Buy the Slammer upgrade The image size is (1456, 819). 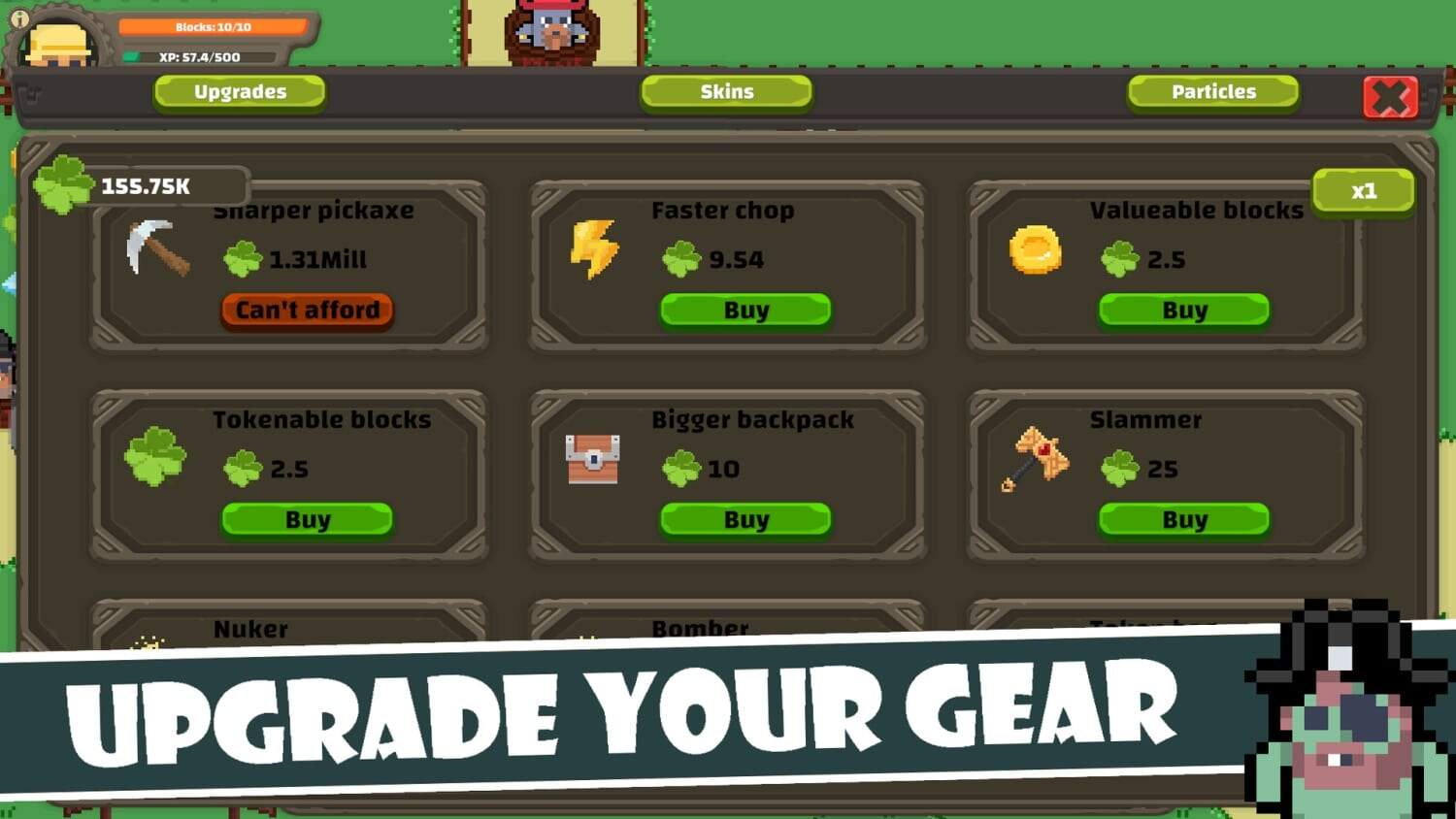(x=1184, y=520)
